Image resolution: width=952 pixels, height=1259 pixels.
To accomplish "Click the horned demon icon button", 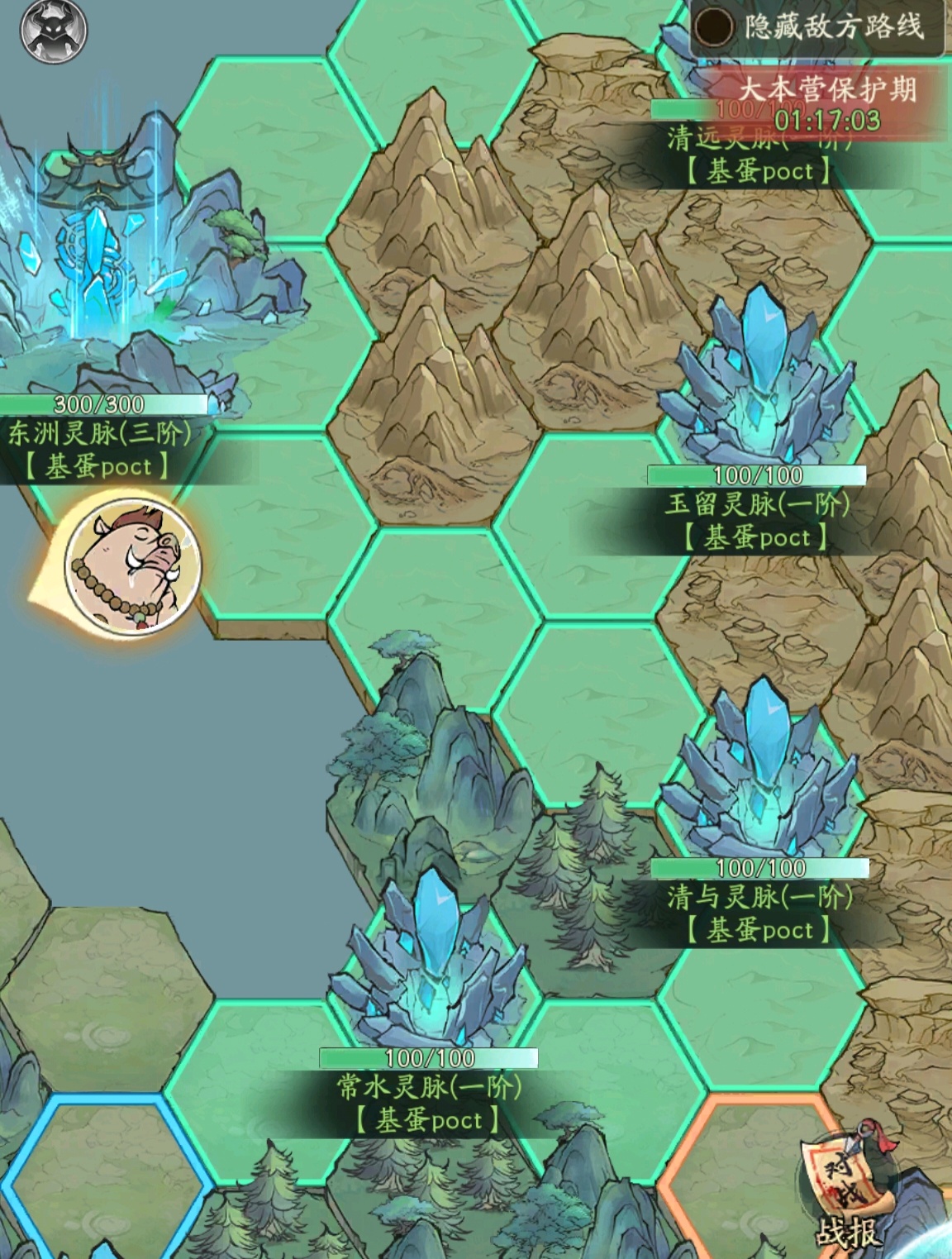I will (x=55, y=32).
